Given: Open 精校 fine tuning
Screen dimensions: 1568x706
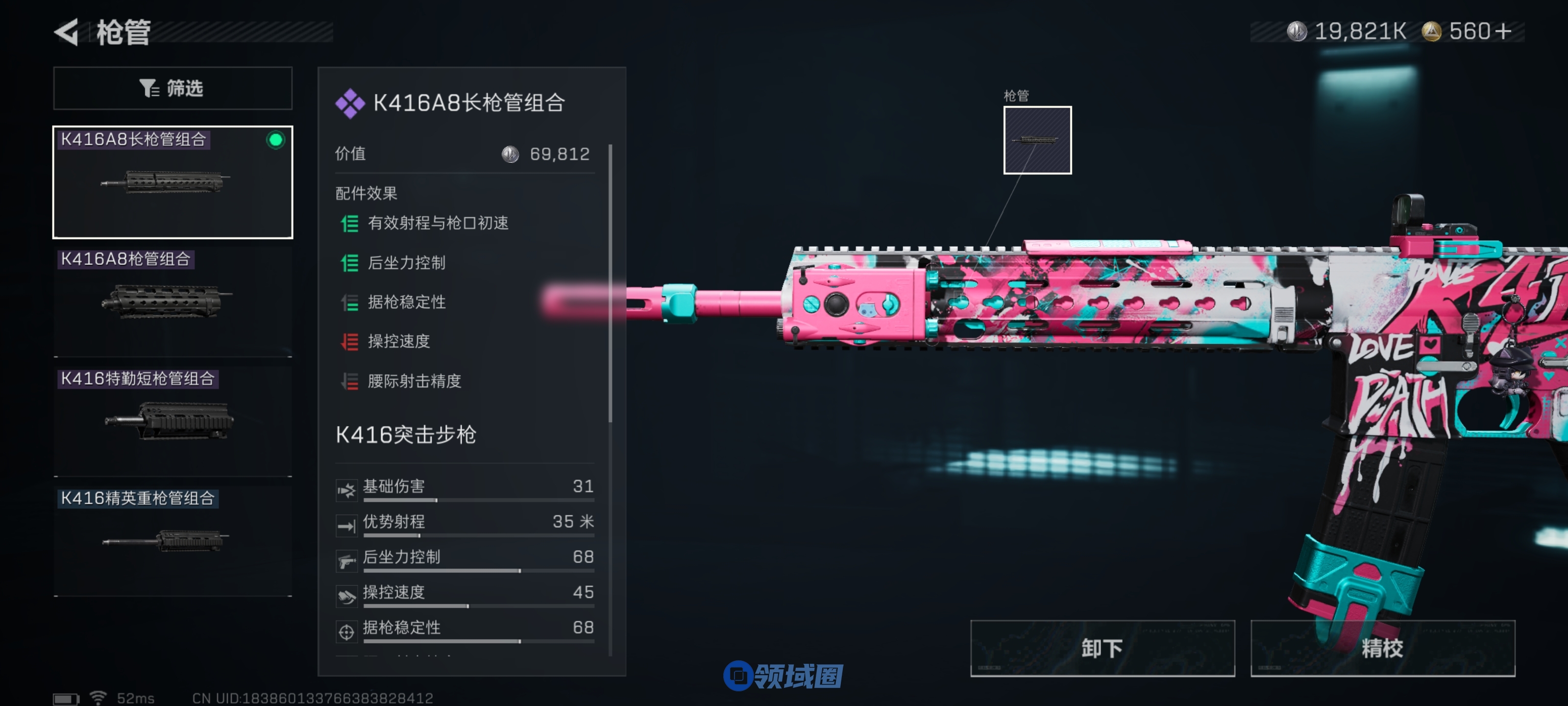Looking at the screenshot, I should tap(1382, 648).
